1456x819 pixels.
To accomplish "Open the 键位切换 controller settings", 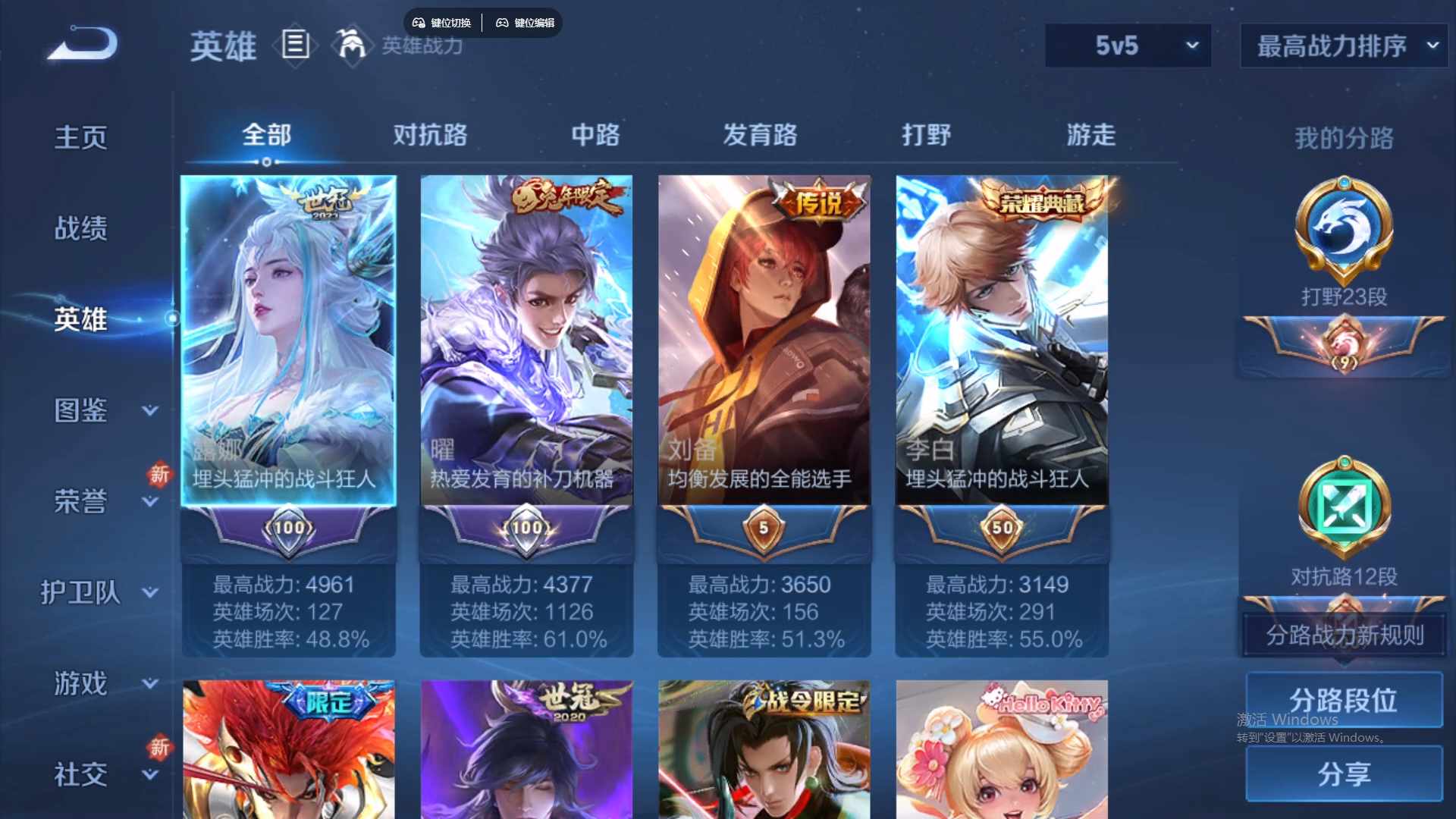I will [x=442, y=23].
